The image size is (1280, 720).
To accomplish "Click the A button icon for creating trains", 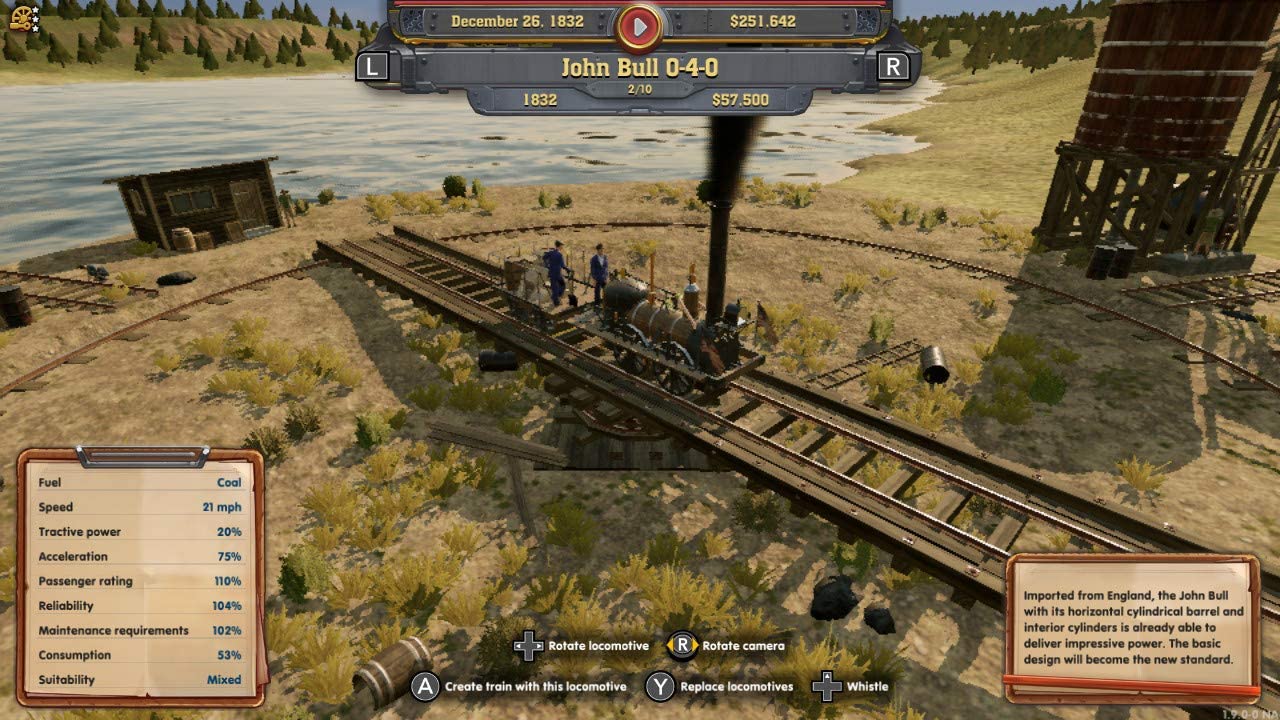I will [x=425, y=687].
